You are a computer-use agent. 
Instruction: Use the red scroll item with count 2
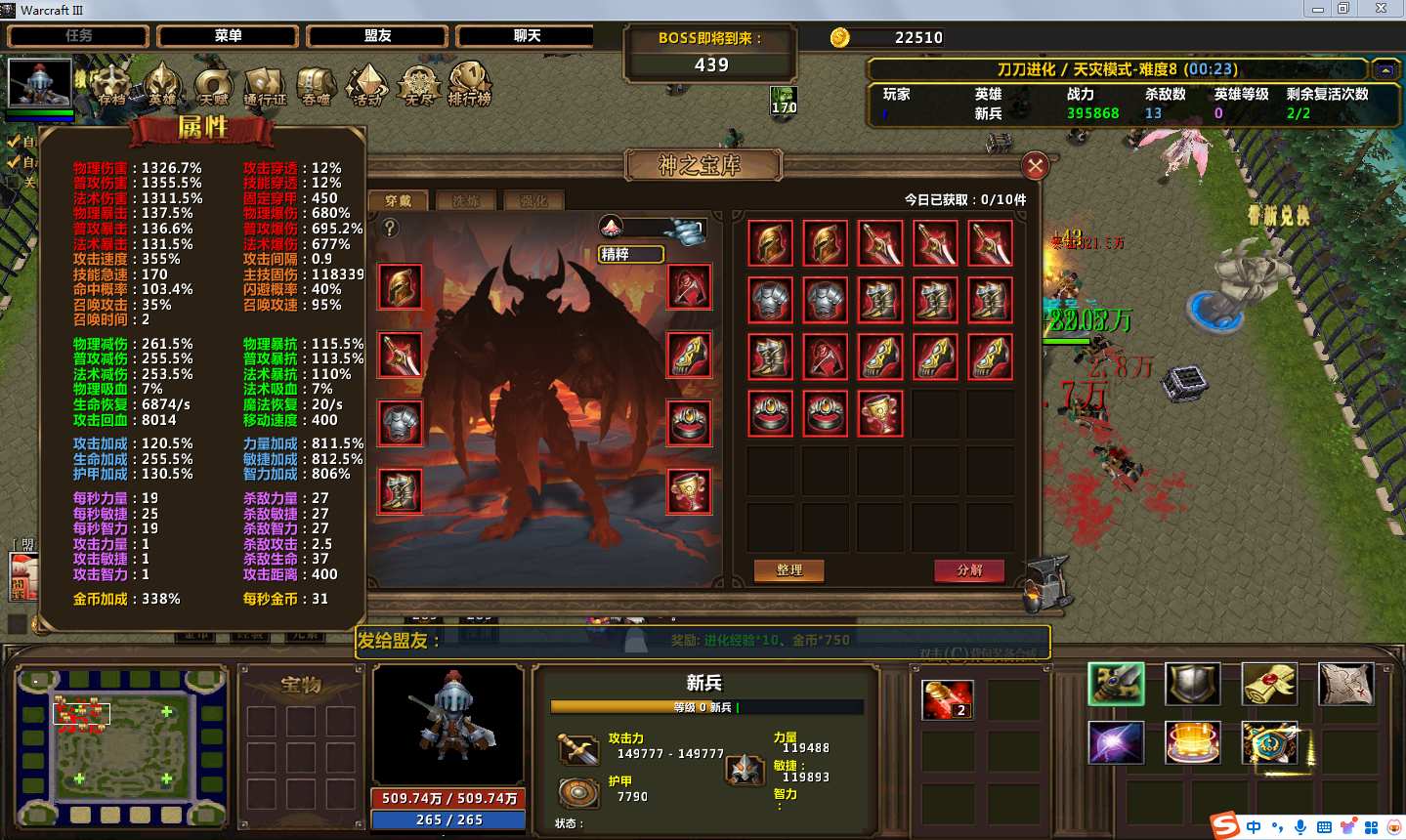coord(947,699)
